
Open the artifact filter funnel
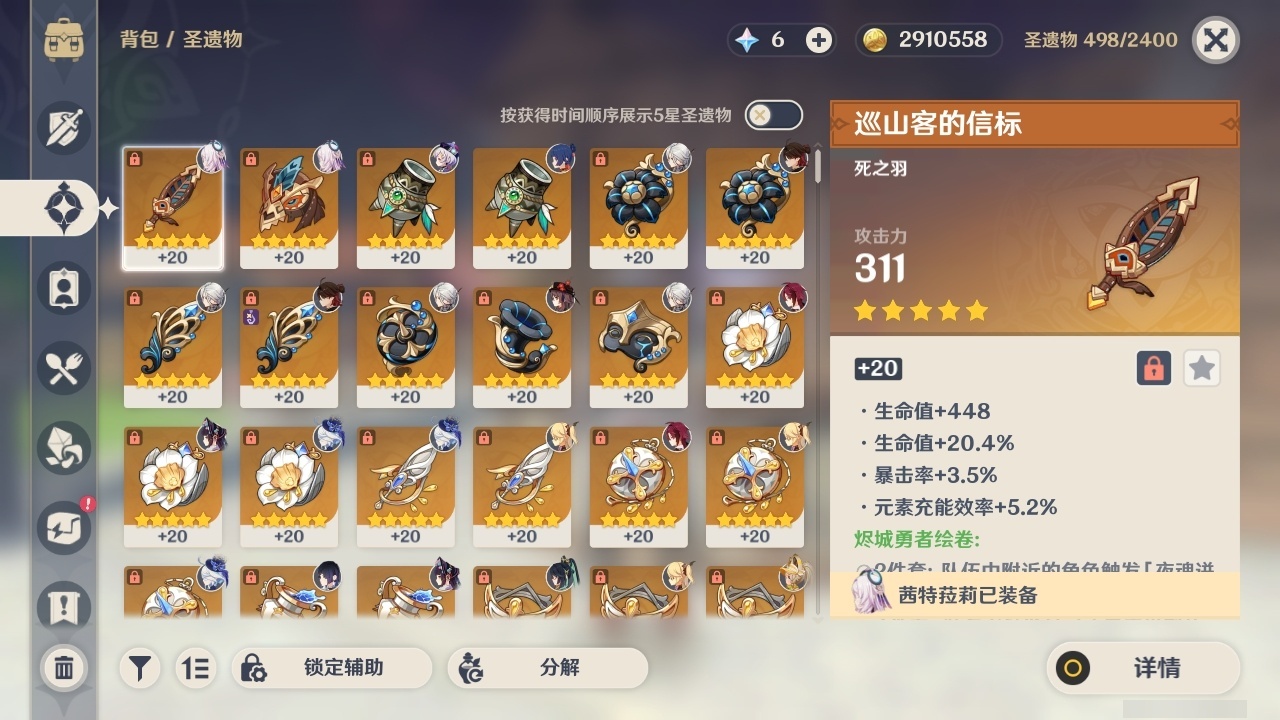[x=139, y=668]
